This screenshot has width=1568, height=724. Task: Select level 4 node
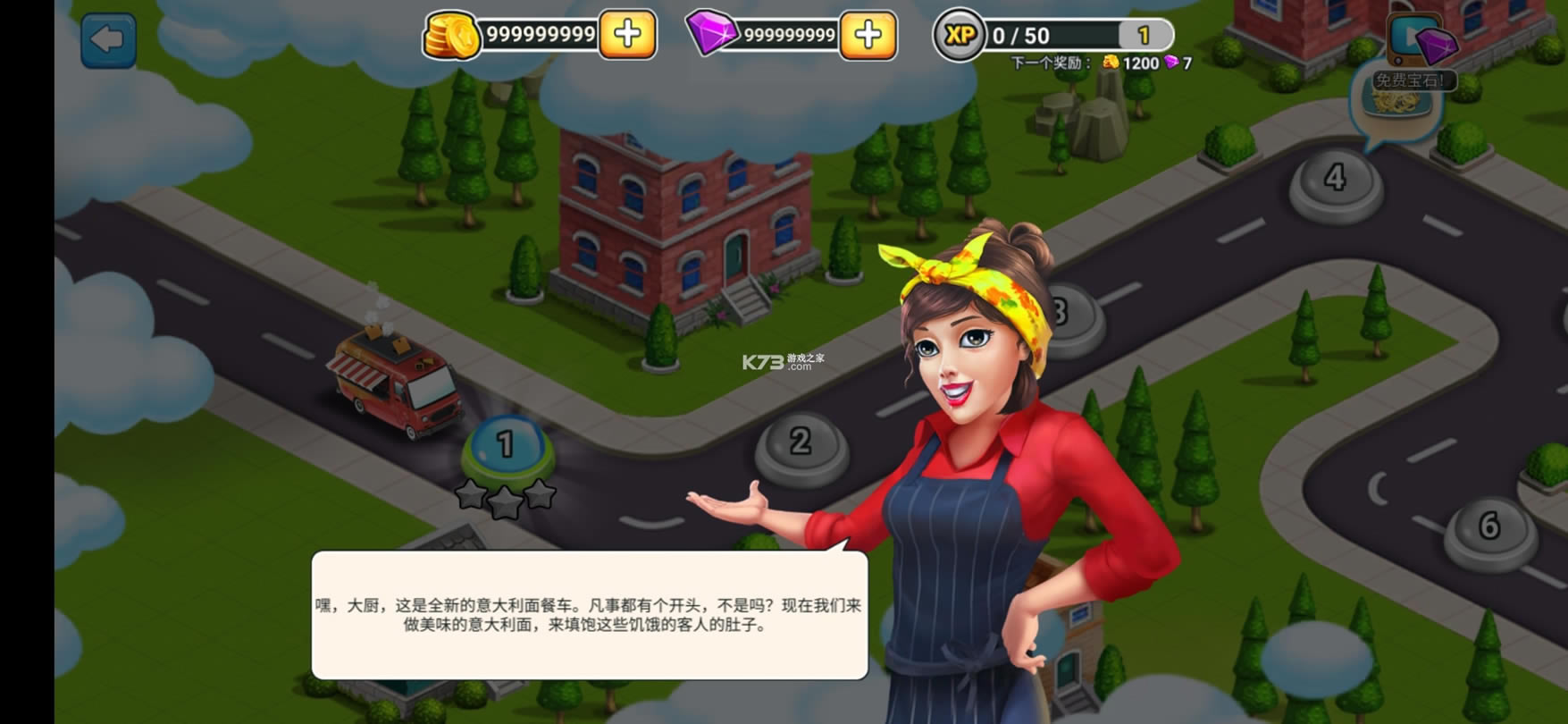point(1335,181)
